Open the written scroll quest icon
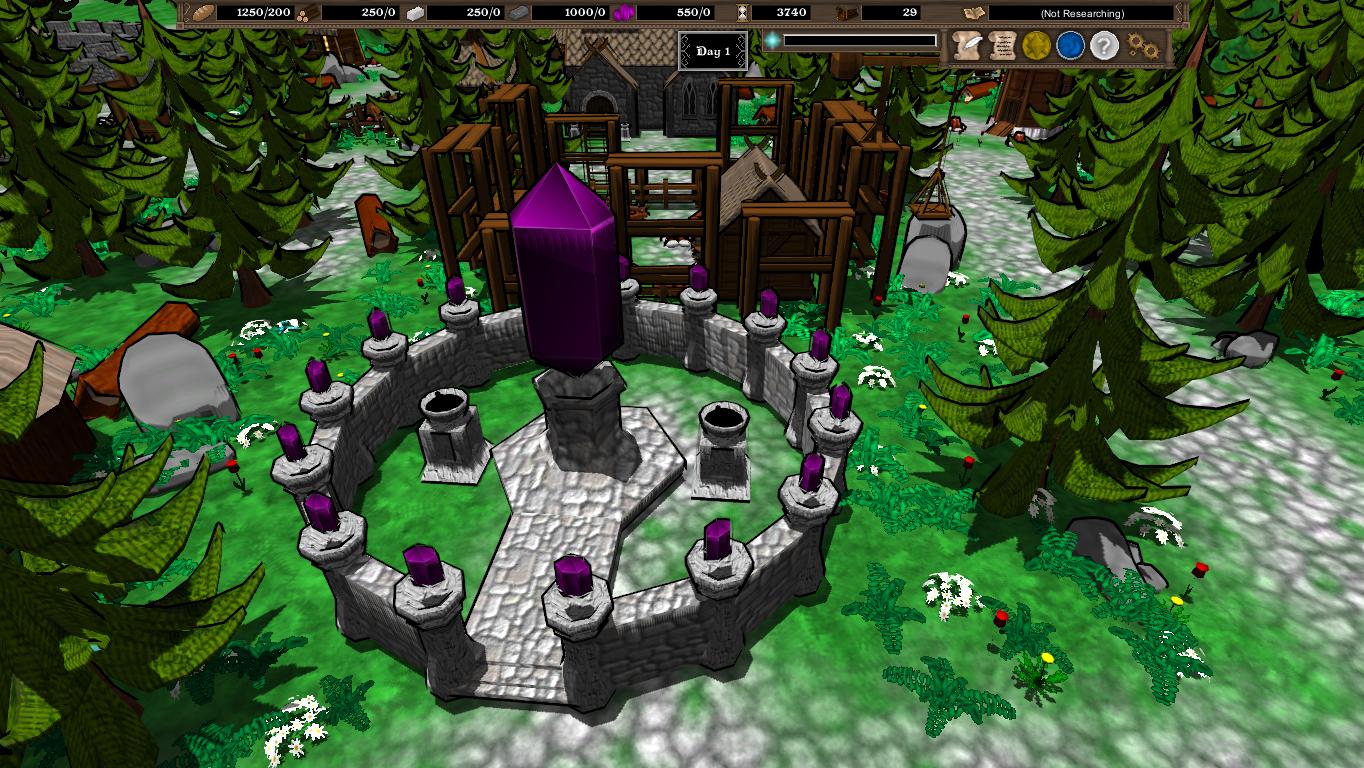Image resolution: width=1364 pixels, height=768 pixels. coord(1002,44)
